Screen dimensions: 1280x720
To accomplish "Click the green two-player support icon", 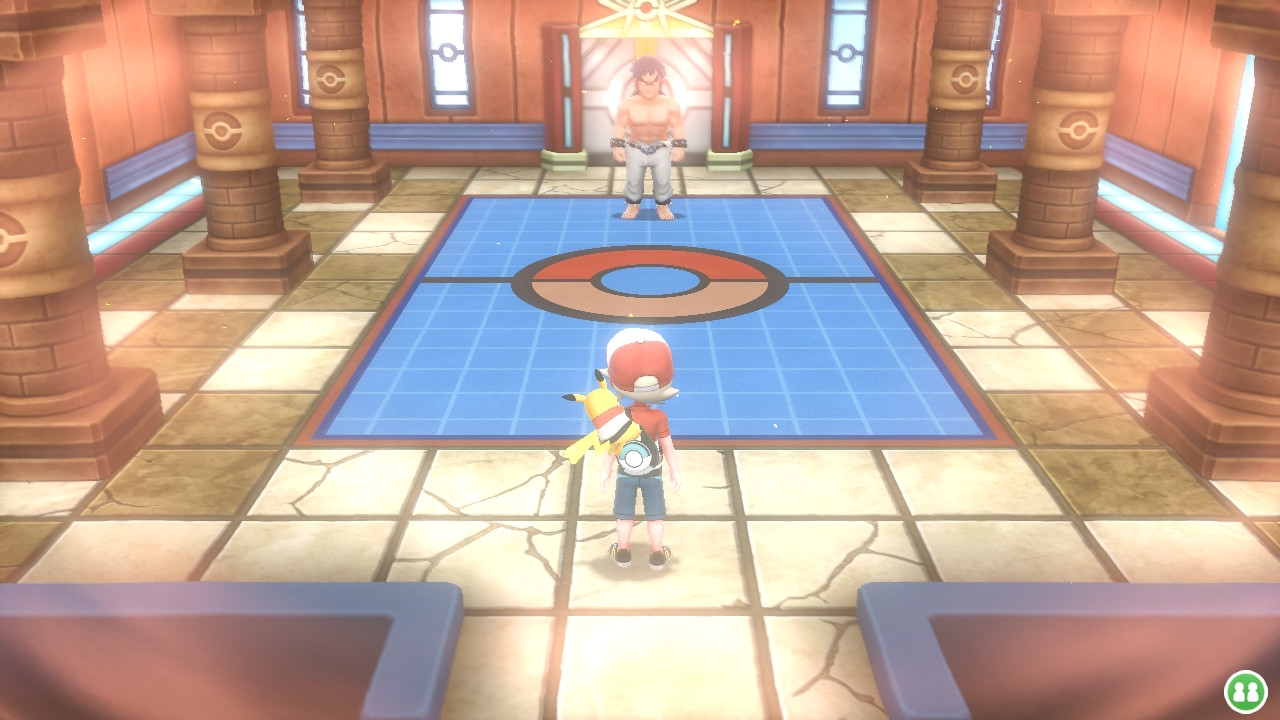I will [x=1246, y=691].
